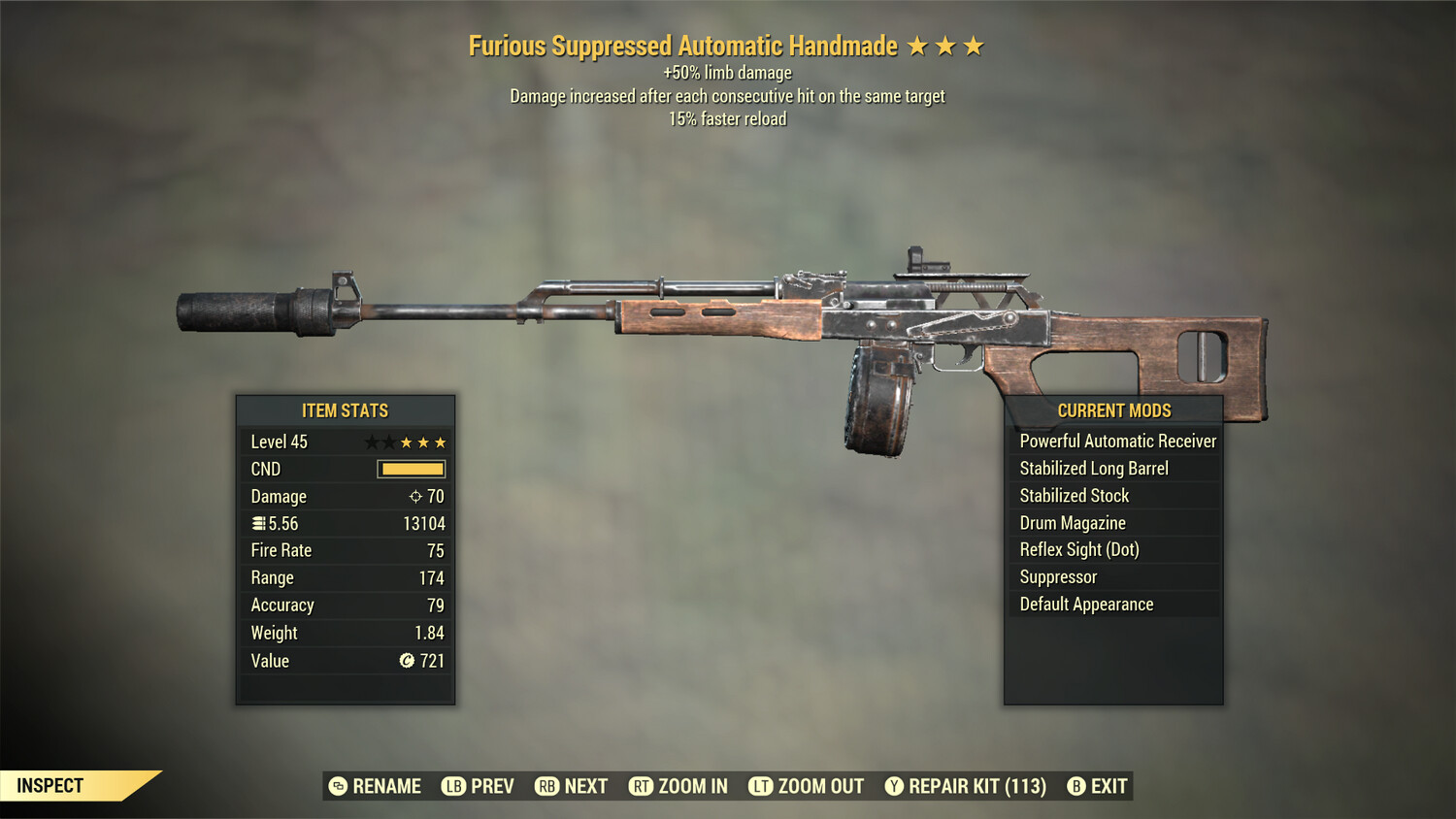
Task: Select the INSPECT tab
Action: pyautogui.click(x=49, y=785)
